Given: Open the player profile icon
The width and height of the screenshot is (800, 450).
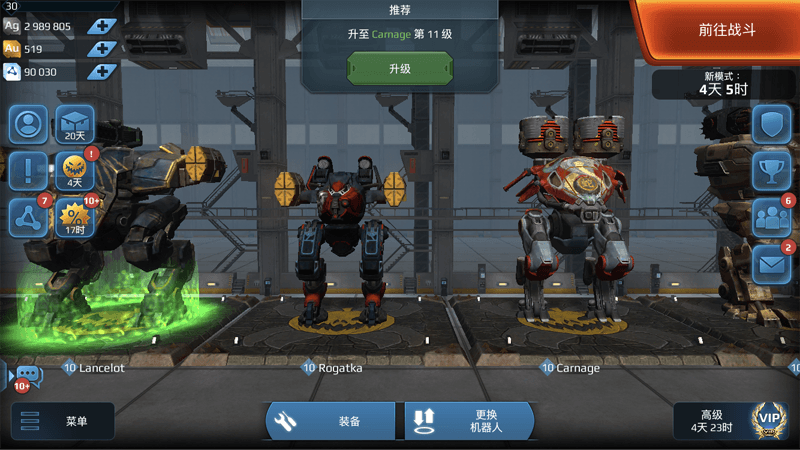Looking at the screenshot, I should click(28, 124).
